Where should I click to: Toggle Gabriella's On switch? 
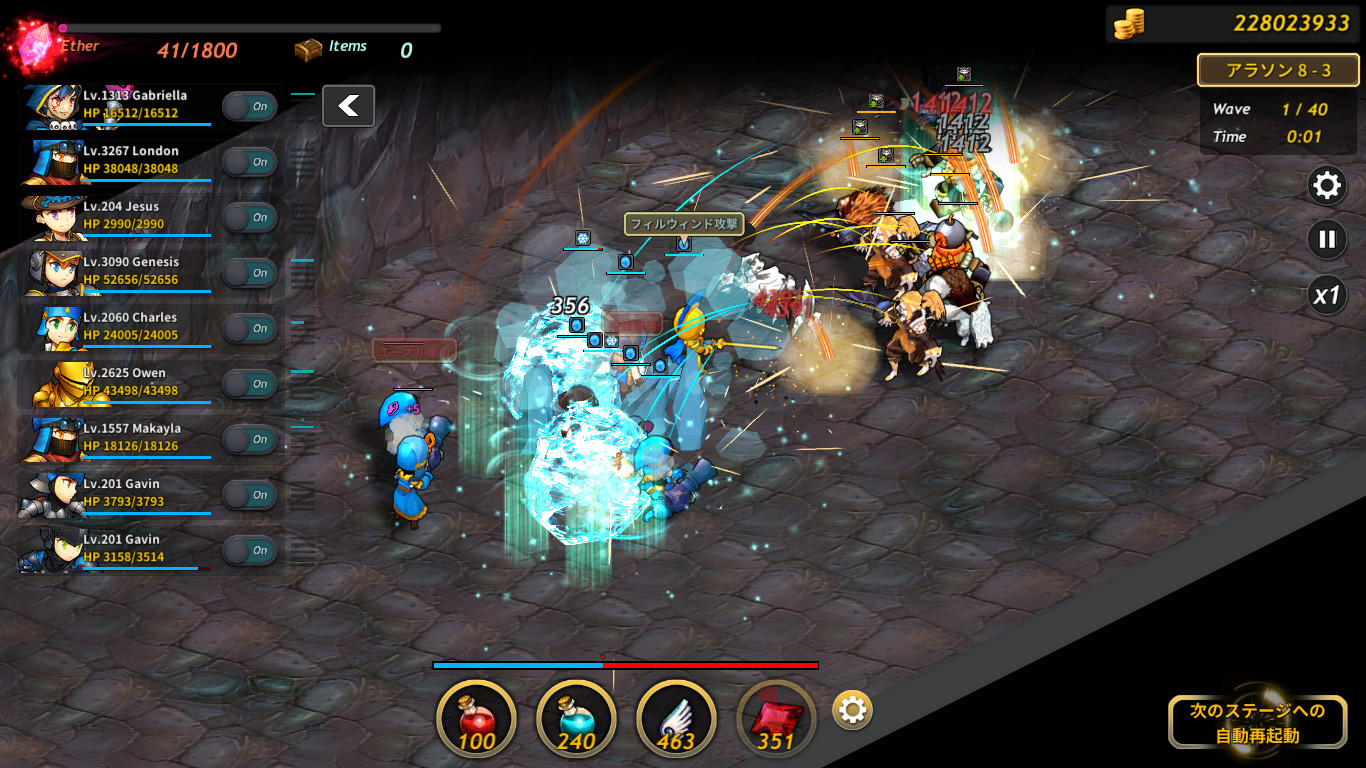coord(249,106)
